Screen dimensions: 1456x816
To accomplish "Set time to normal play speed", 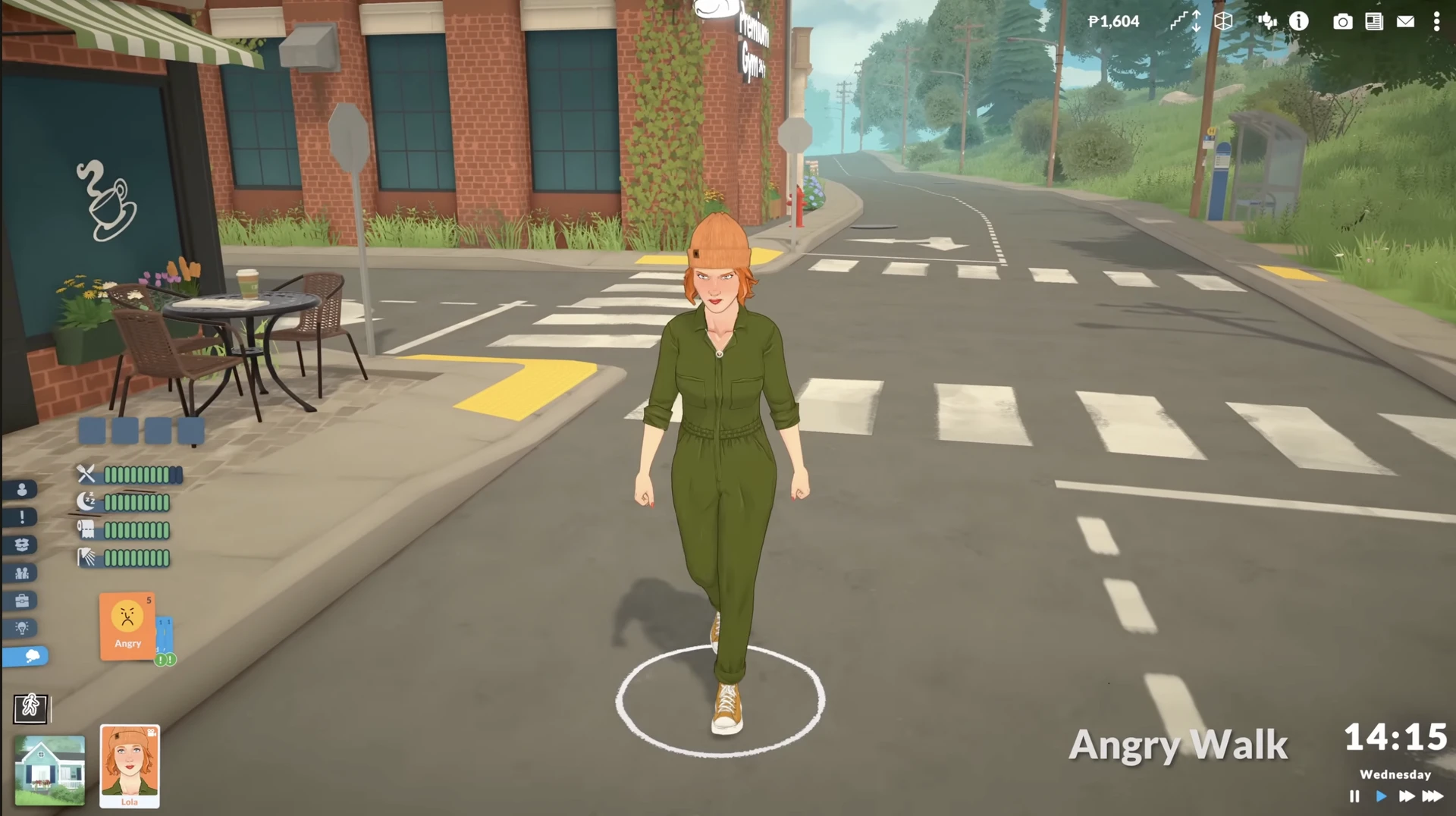I will point(1381,796).
